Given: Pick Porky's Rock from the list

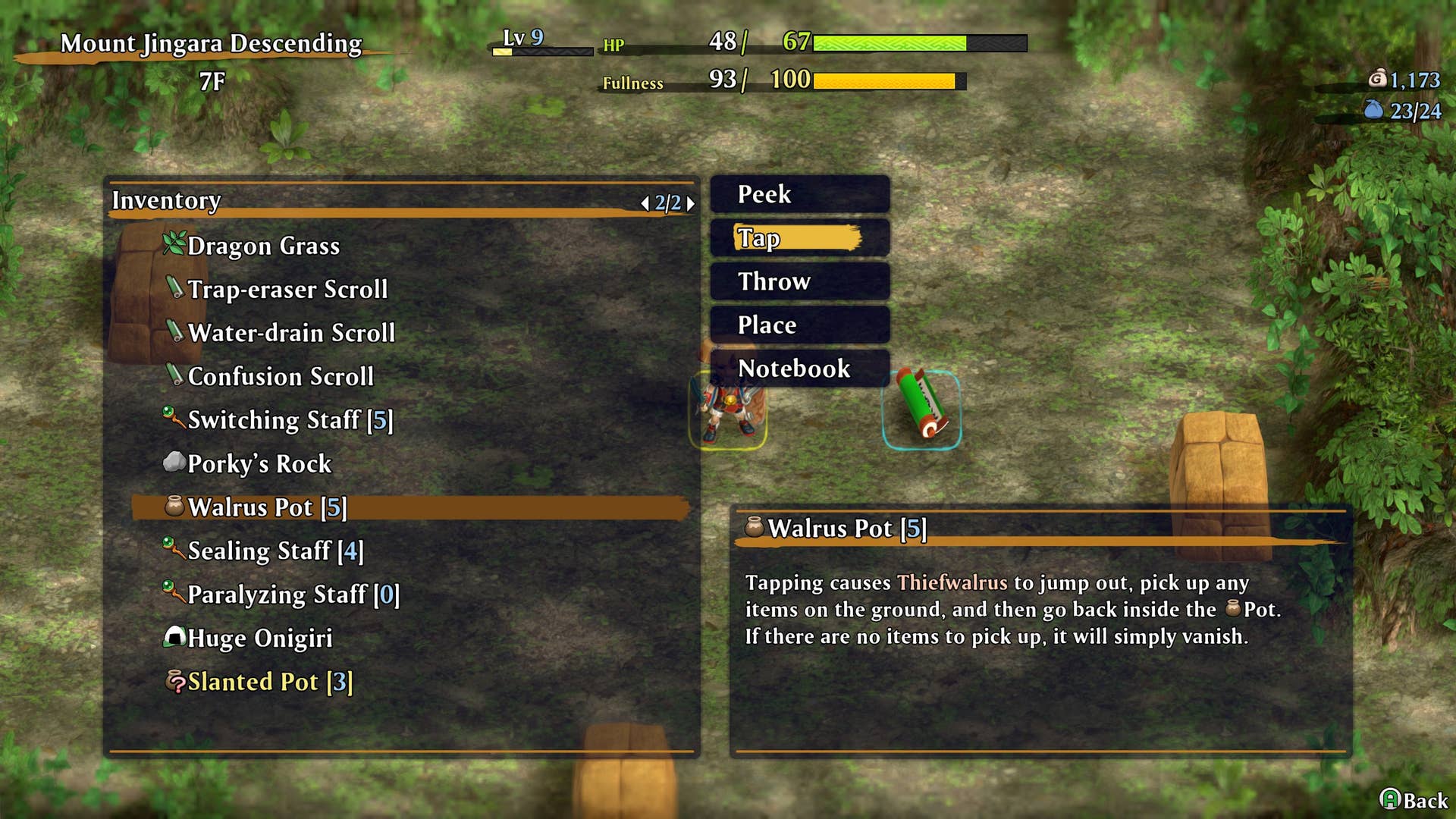Looking at the screenshot, I should pyautogui.click(x=259, y=463).
